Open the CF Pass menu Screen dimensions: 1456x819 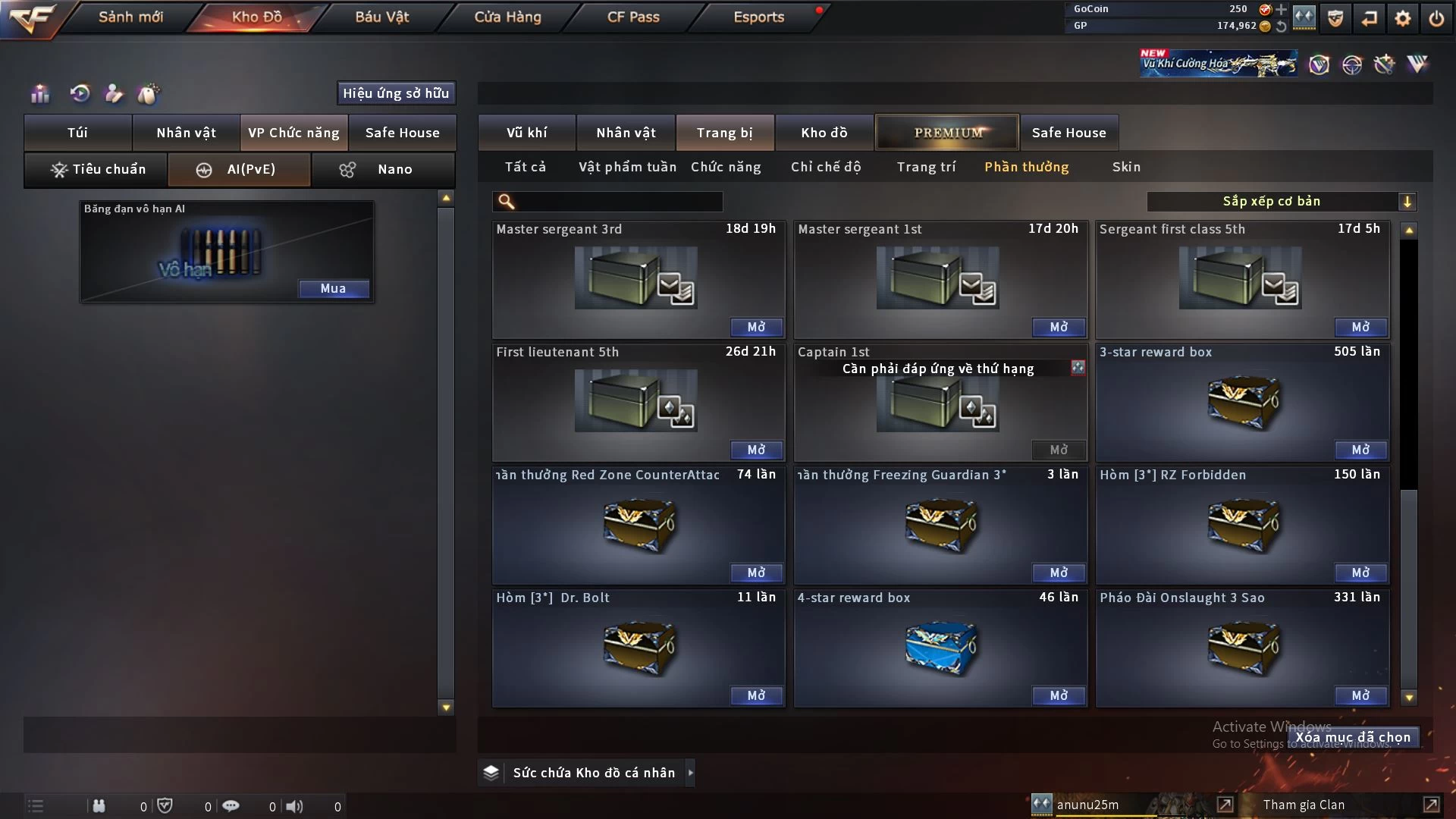633,17
